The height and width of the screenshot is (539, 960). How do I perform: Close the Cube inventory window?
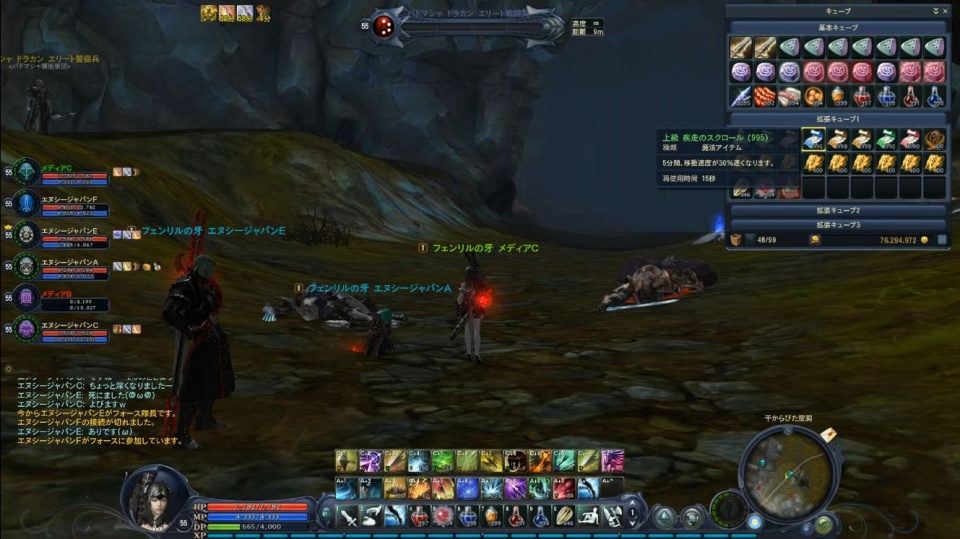click(x=945, y=10)
